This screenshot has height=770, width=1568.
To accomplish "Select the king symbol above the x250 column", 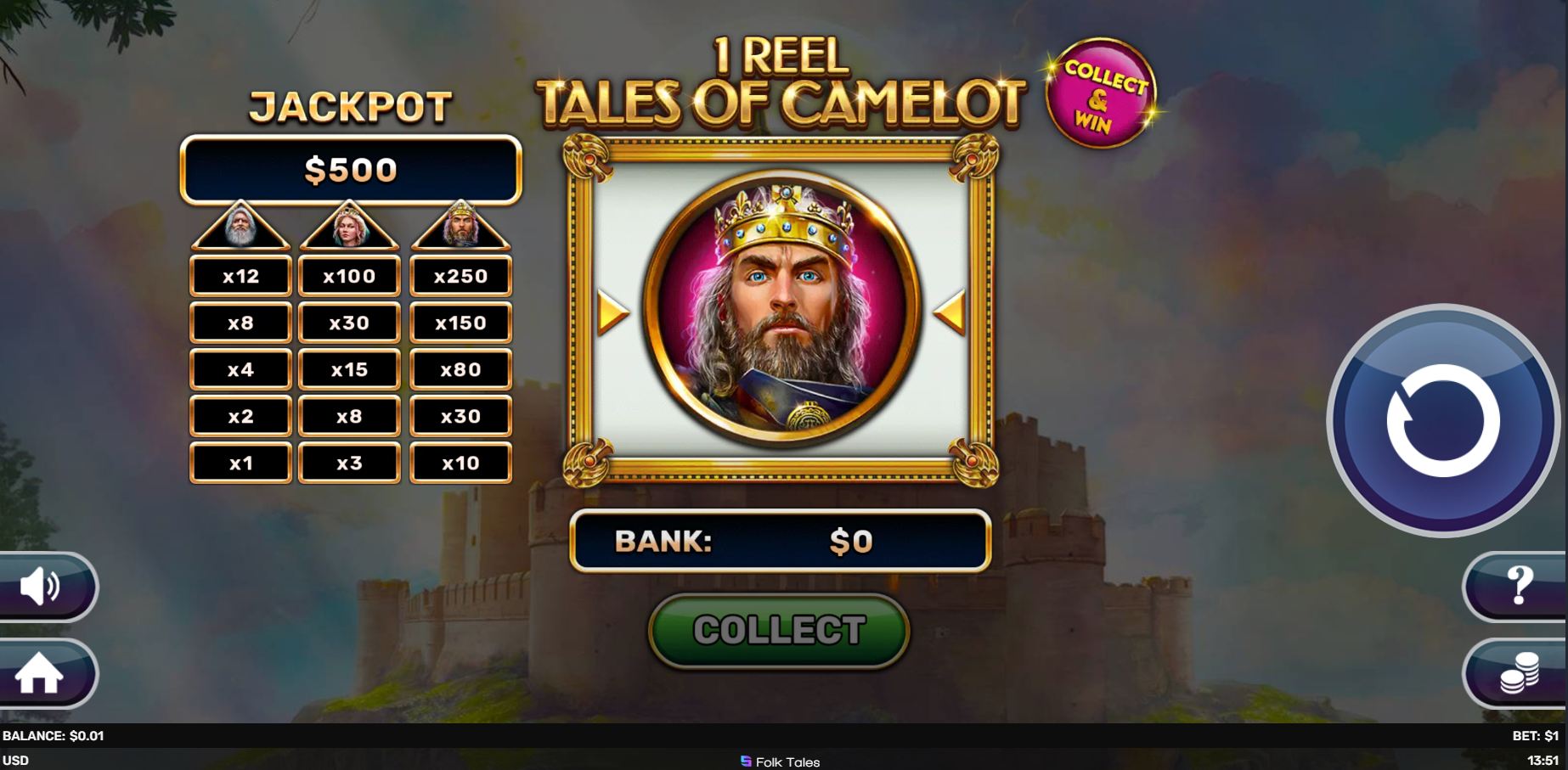I will [461, 229].
